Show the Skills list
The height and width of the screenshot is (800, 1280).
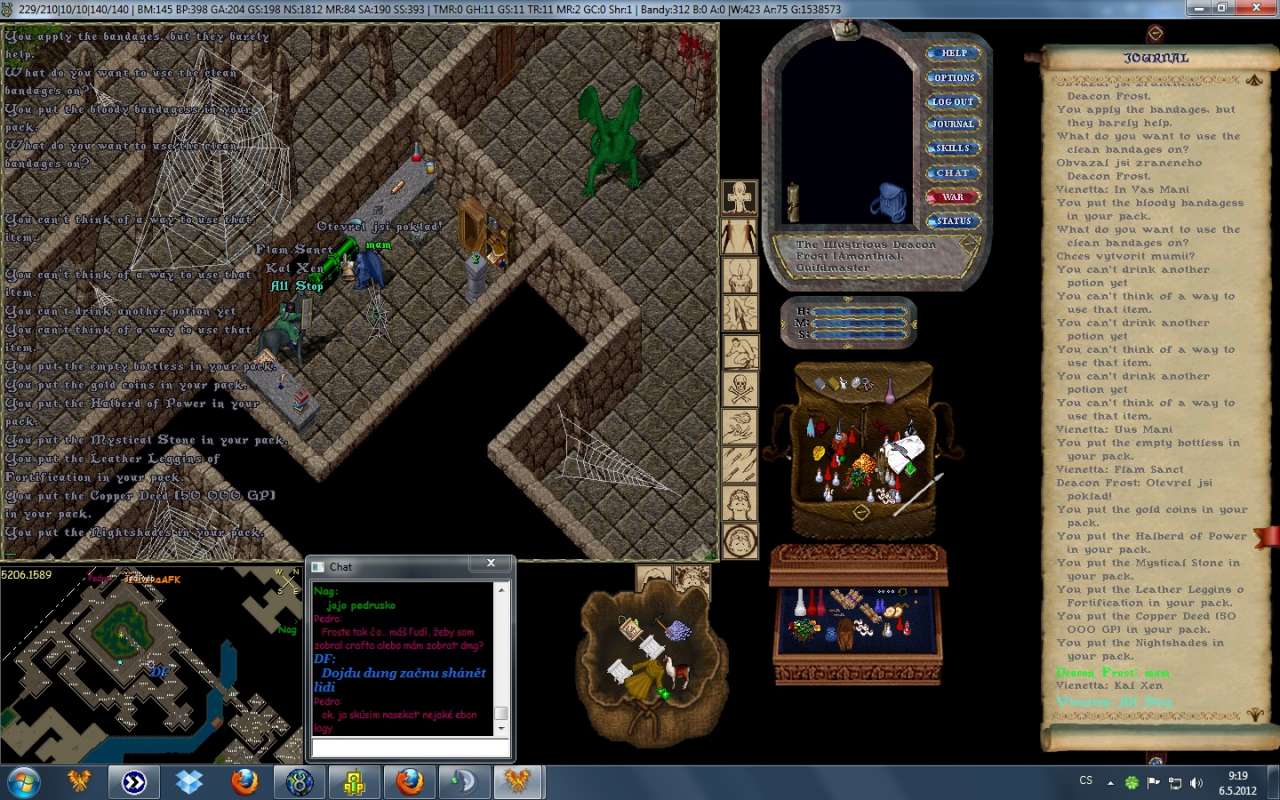[x=953, y=148]
